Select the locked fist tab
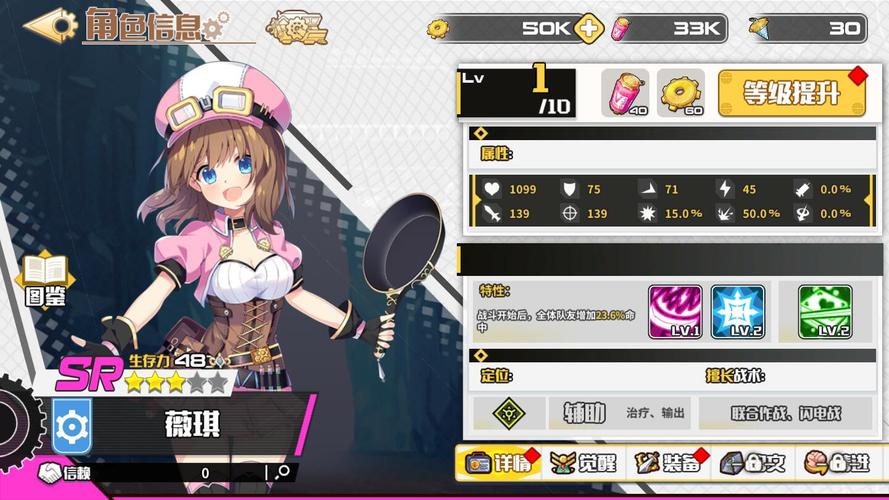This screenshot has height=500, width=889. click(x=836, y=463)
